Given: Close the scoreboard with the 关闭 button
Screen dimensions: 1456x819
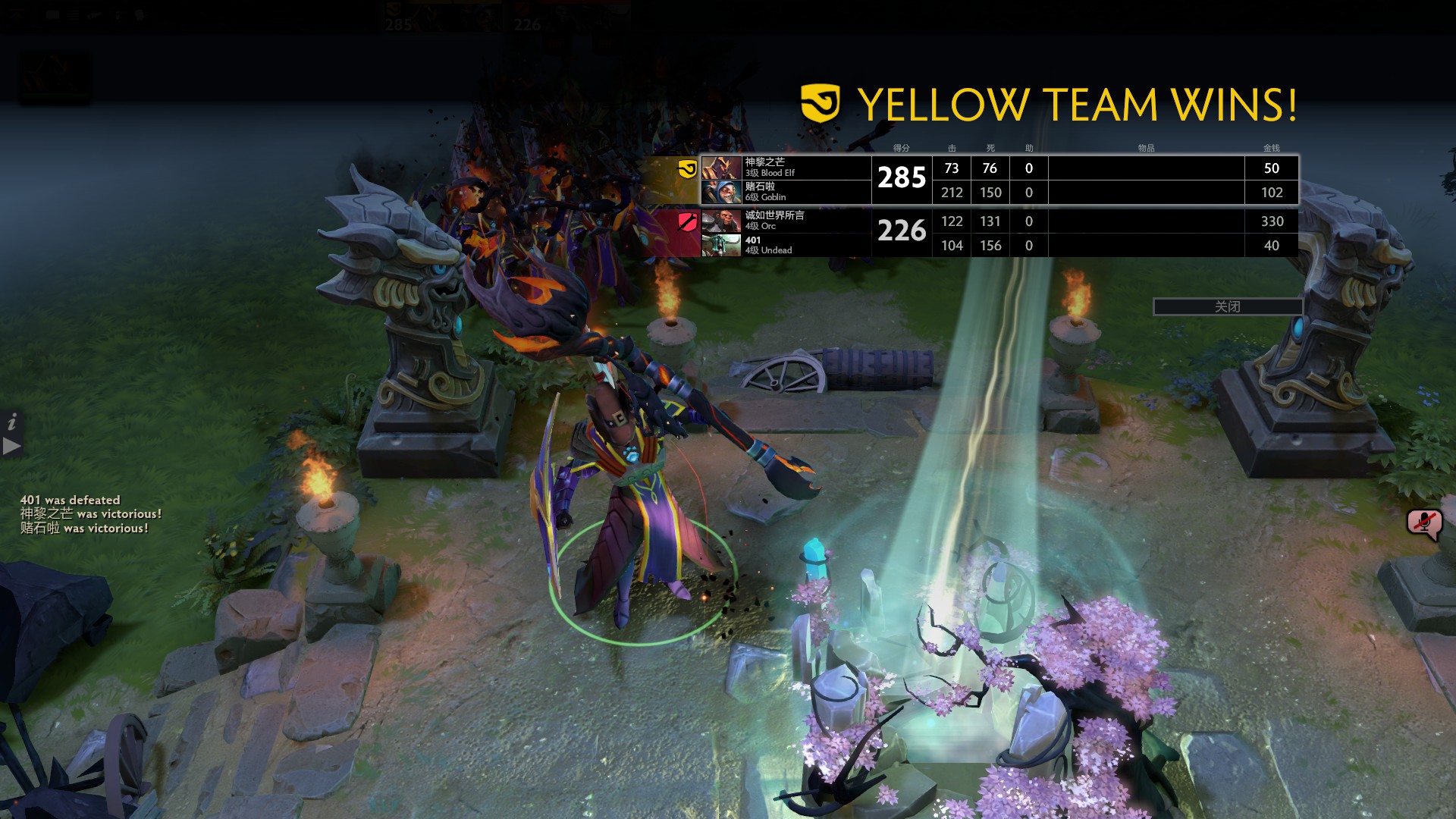Looking at the screenshot, I should [x=1227, y=306].
